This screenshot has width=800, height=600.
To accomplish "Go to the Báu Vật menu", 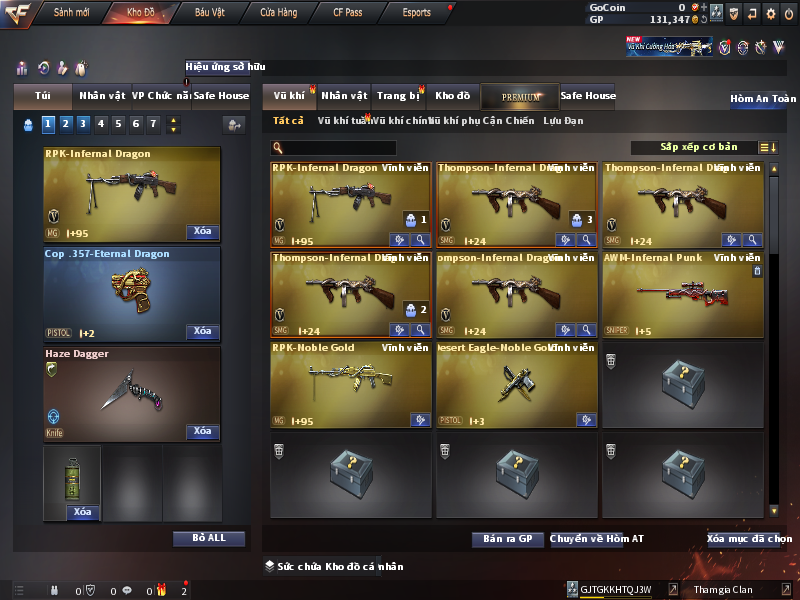I will [210, 13].
